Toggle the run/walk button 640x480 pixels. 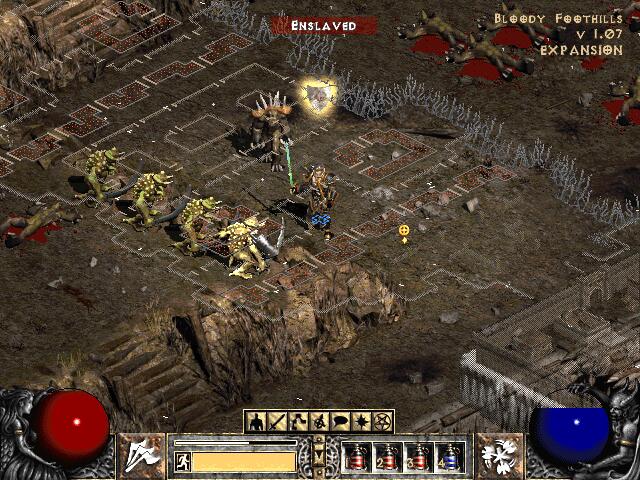tap(182, 461)
